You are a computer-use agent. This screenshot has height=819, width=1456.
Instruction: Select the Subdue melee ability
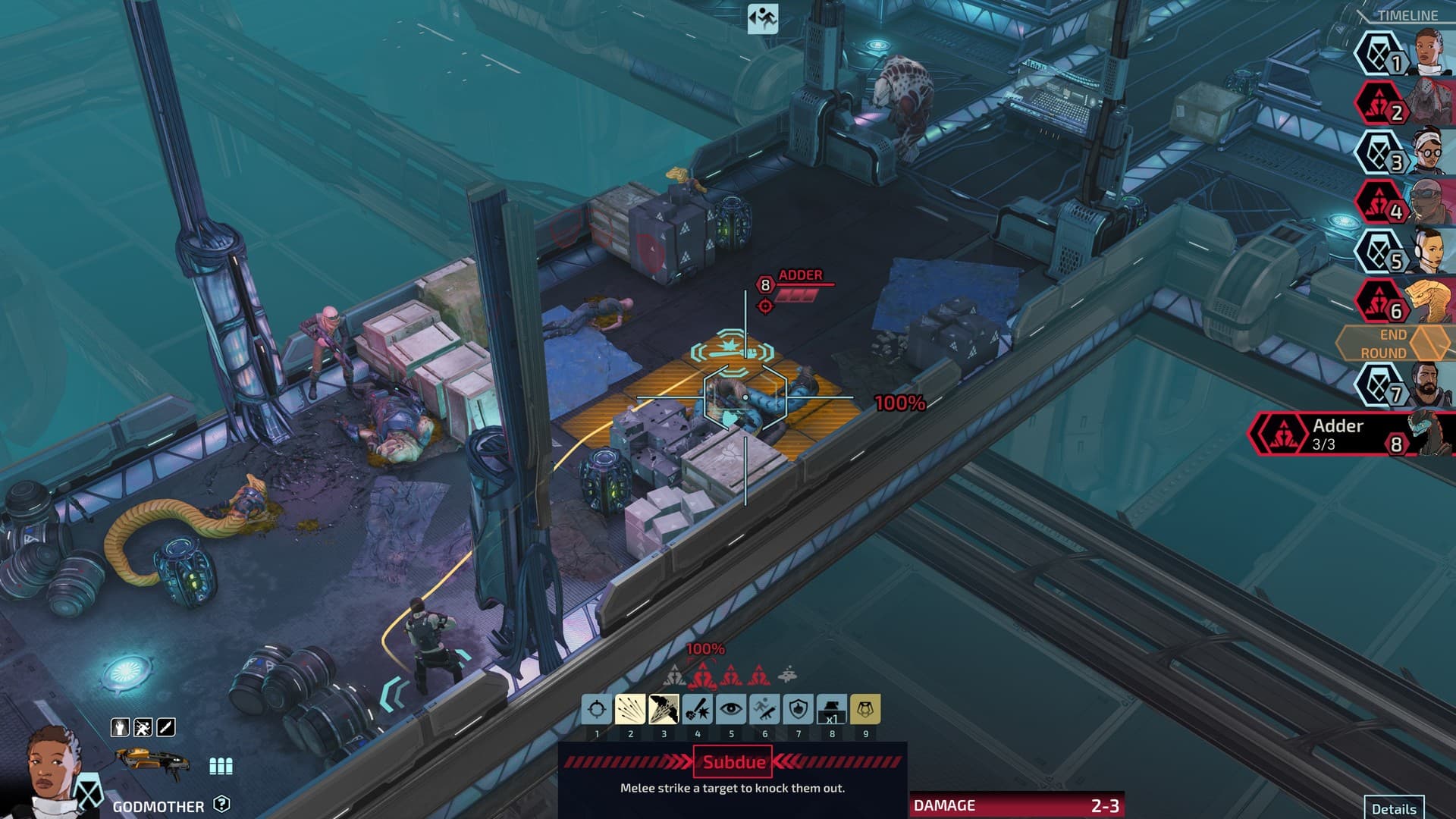698,710
